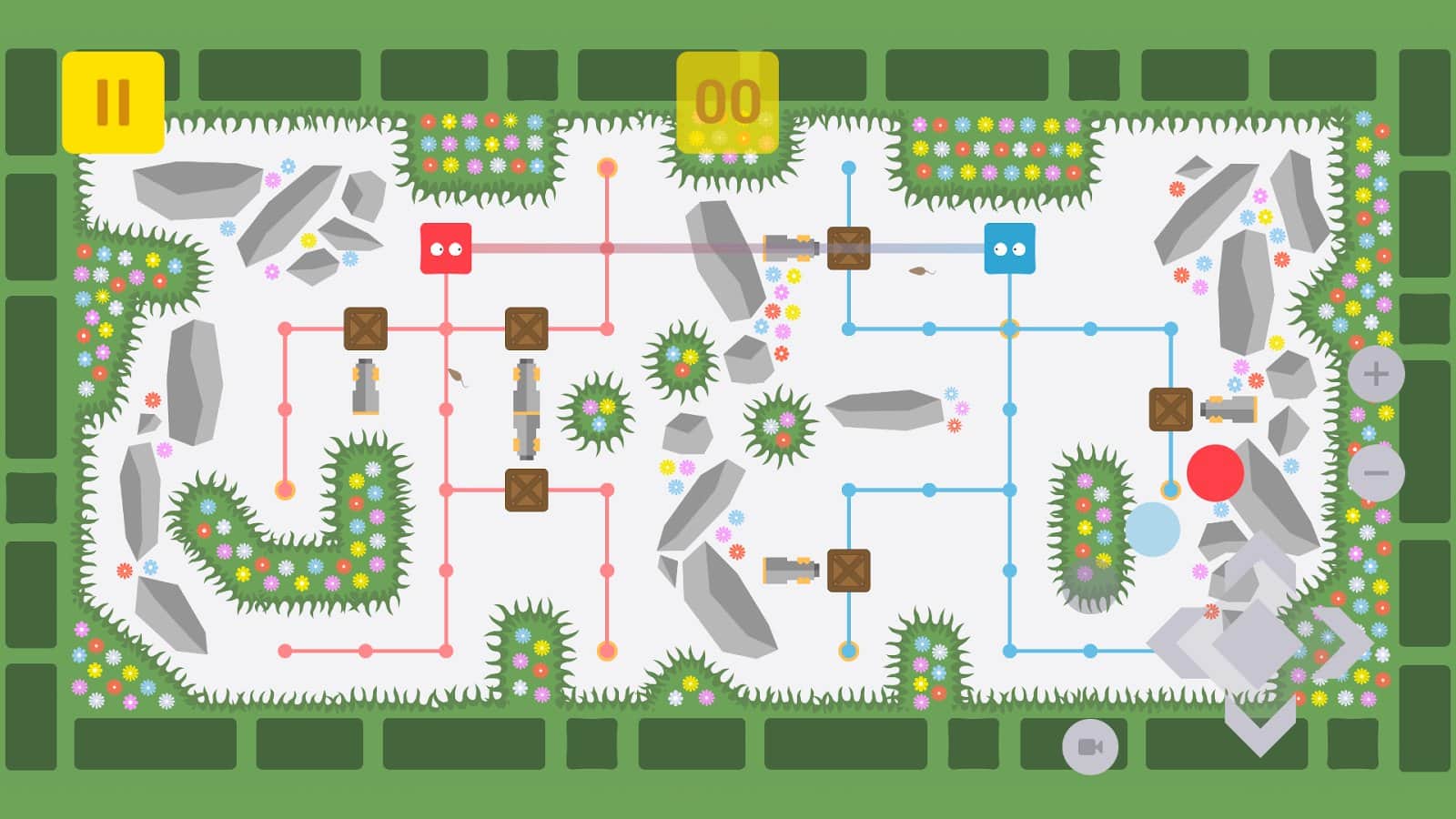Viewport: 1456px width, 819px height.
Task: Pause the game with the yellow button
Action: pyautogui.click(x=113, y=102)
